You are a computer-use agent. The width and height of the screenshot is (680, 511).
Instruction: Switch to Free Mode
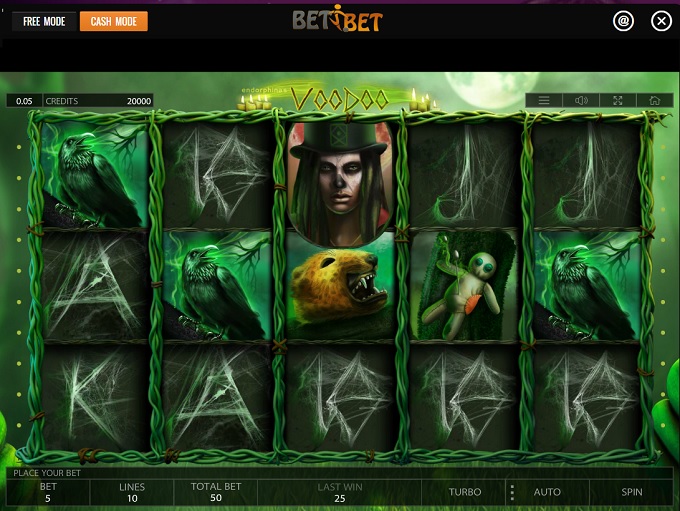click(x=44, y=21)
